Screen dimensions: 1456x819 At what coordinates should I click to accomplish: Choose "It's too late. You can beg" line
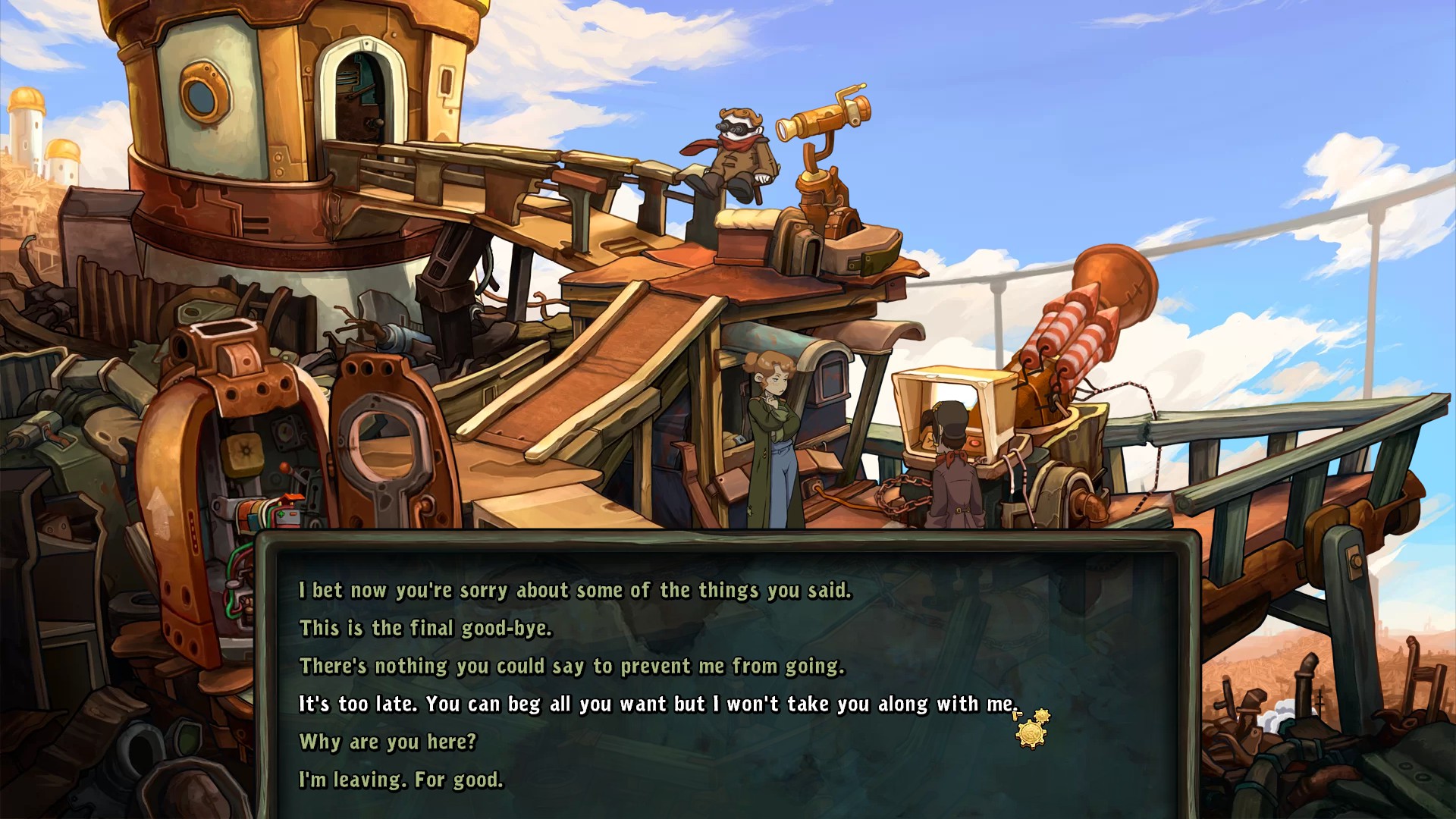tap(657, 704)
